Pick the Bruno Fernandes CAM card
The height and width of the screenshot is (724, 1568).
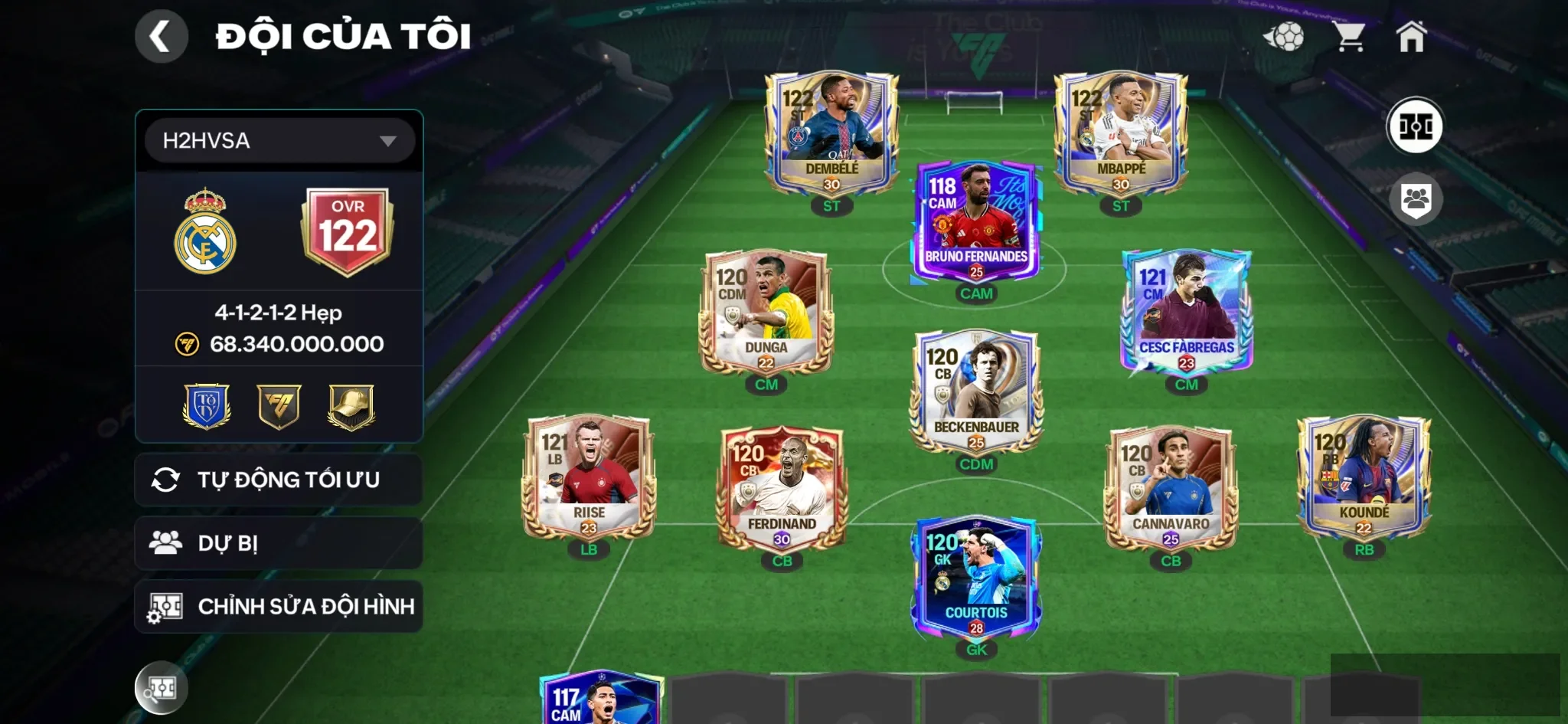point(976,222)
